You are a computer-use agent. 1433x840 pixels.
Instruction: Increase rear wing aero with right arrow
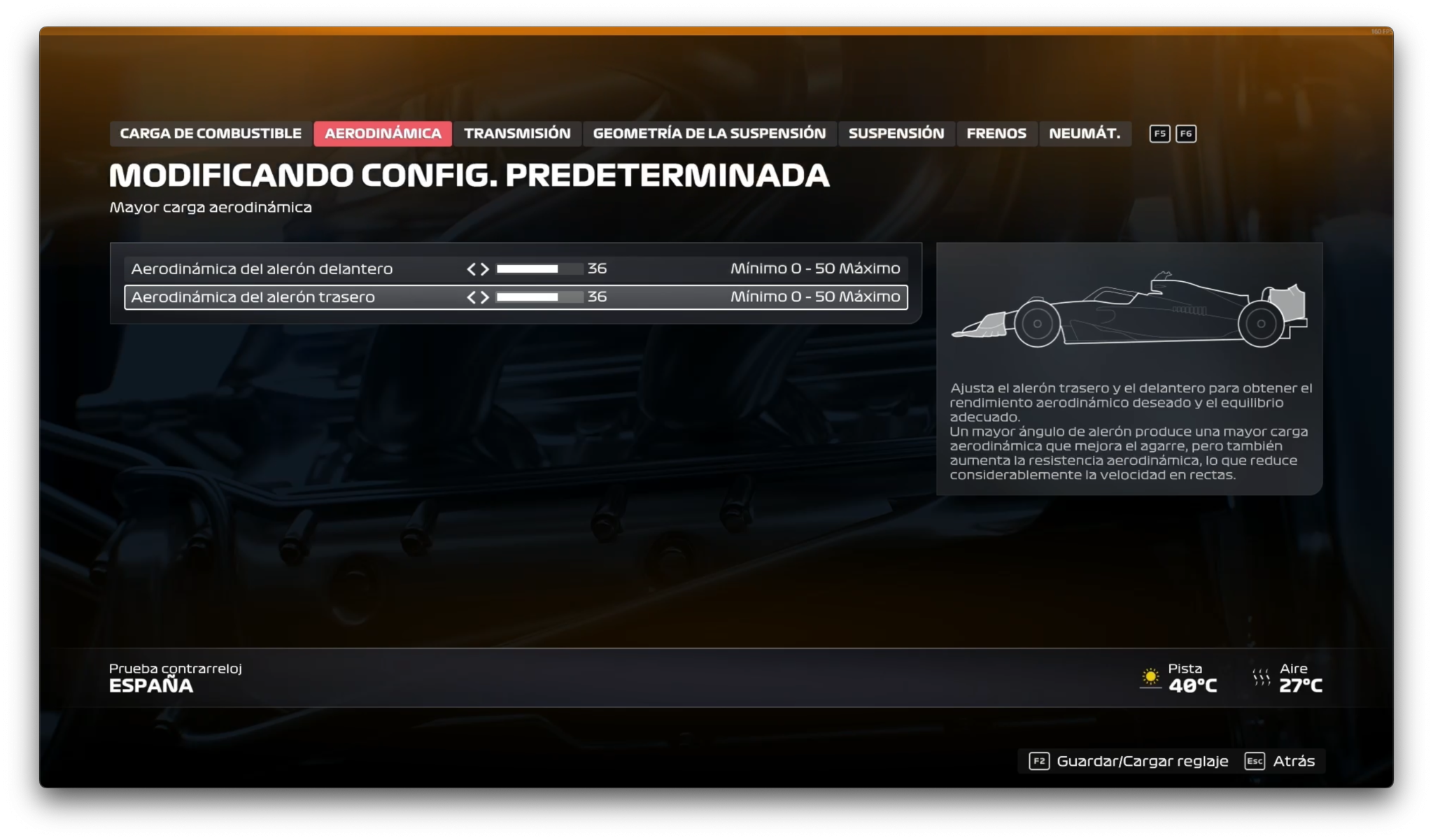point(485,297)
